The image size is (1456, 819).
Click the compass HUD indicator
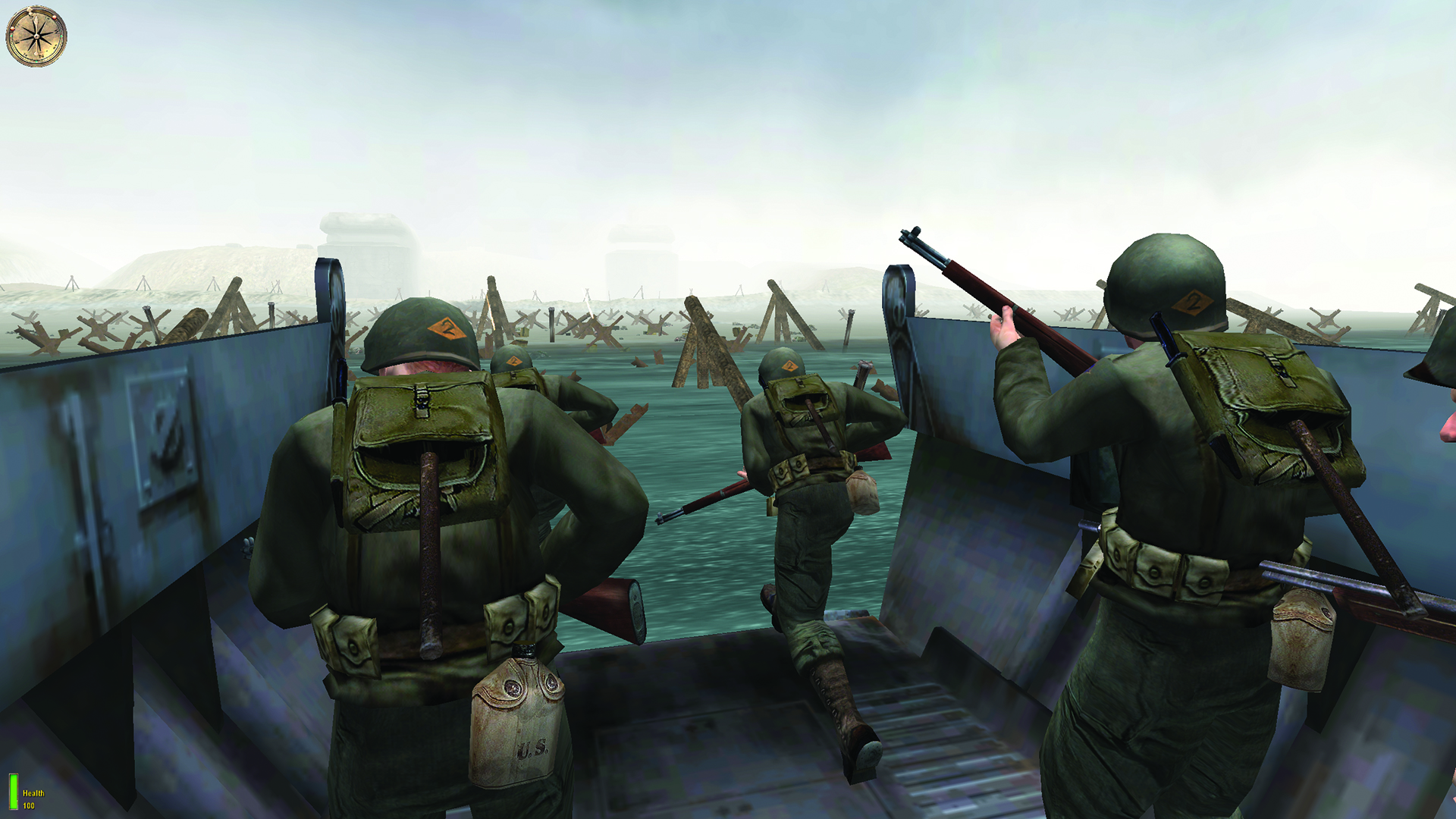36,36
